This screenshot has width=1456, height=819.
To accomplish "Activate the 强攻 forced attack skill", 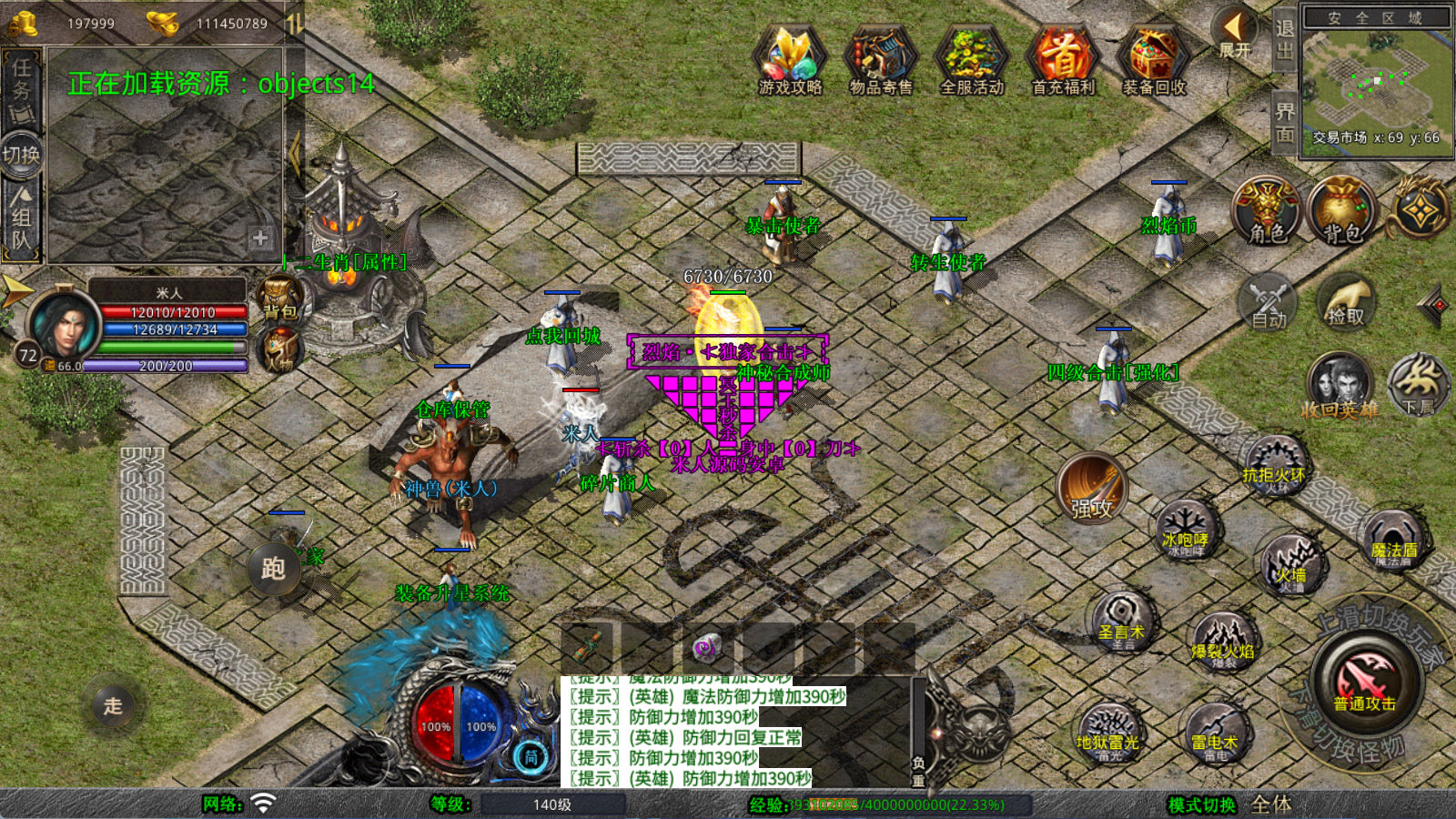I will pos(1092,489).
